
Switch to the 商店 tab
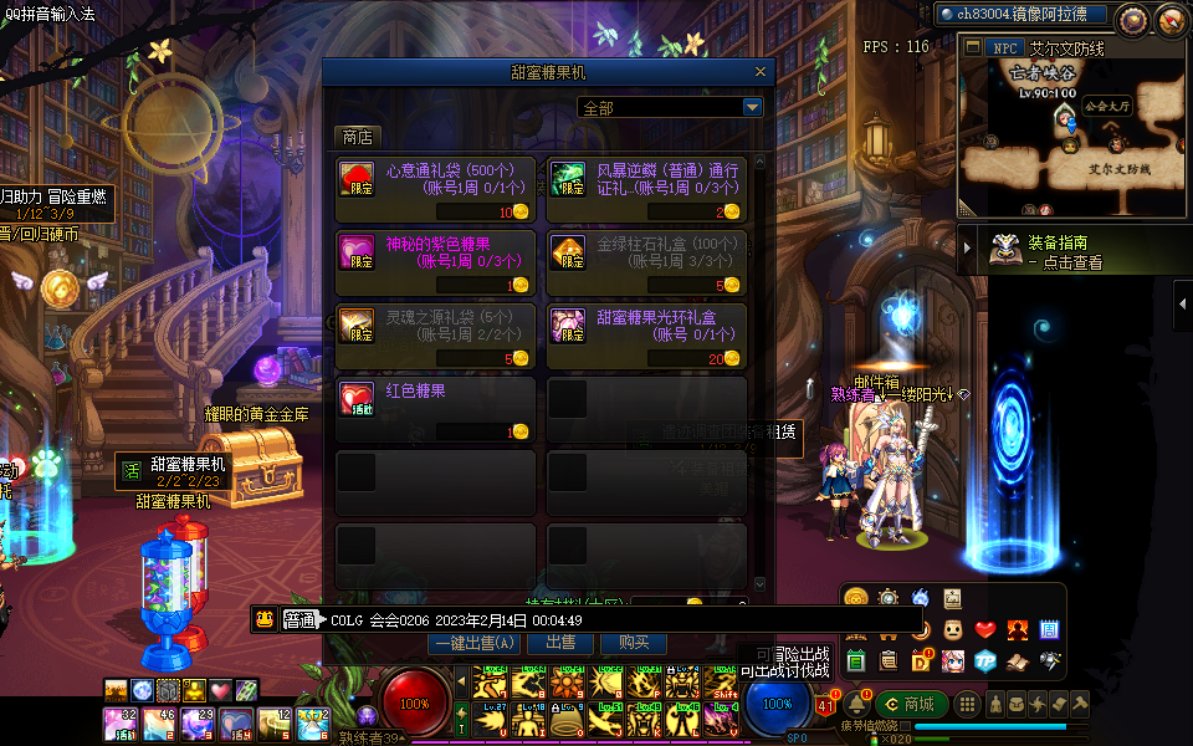[x=357, y=137]
